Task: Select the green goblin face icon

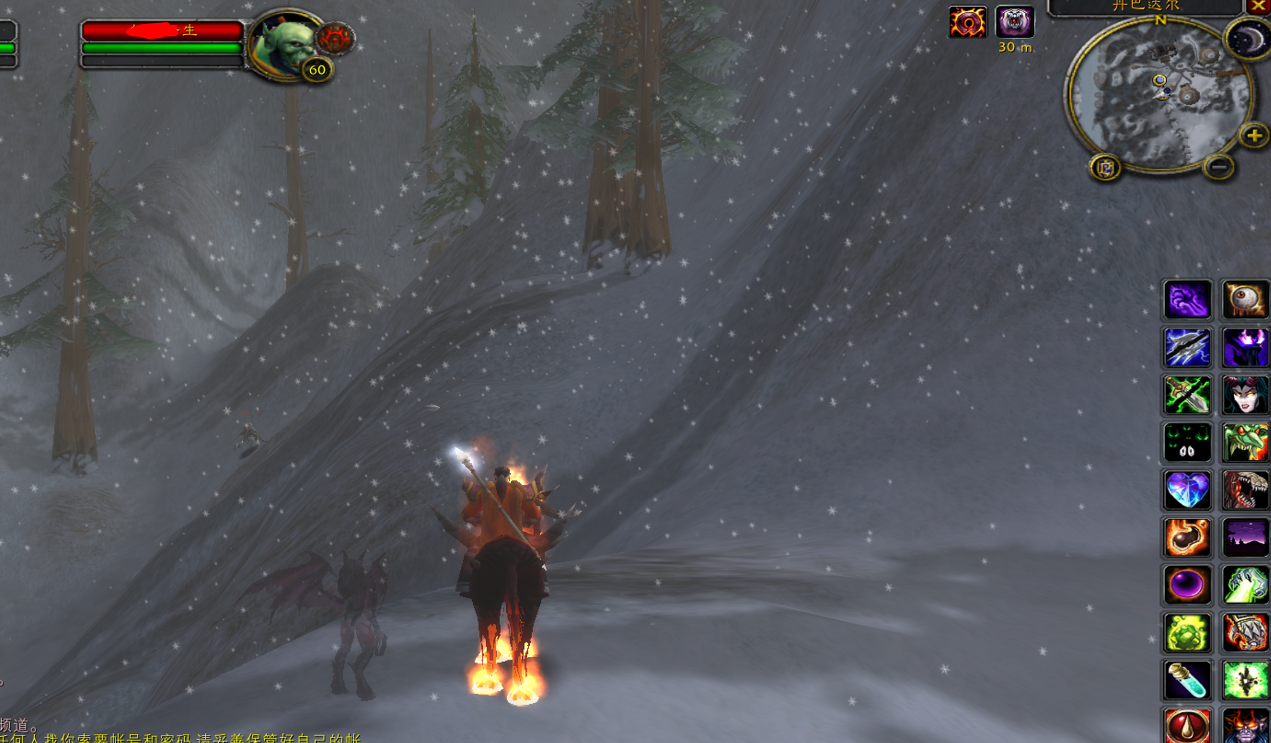Action: 1246,443
